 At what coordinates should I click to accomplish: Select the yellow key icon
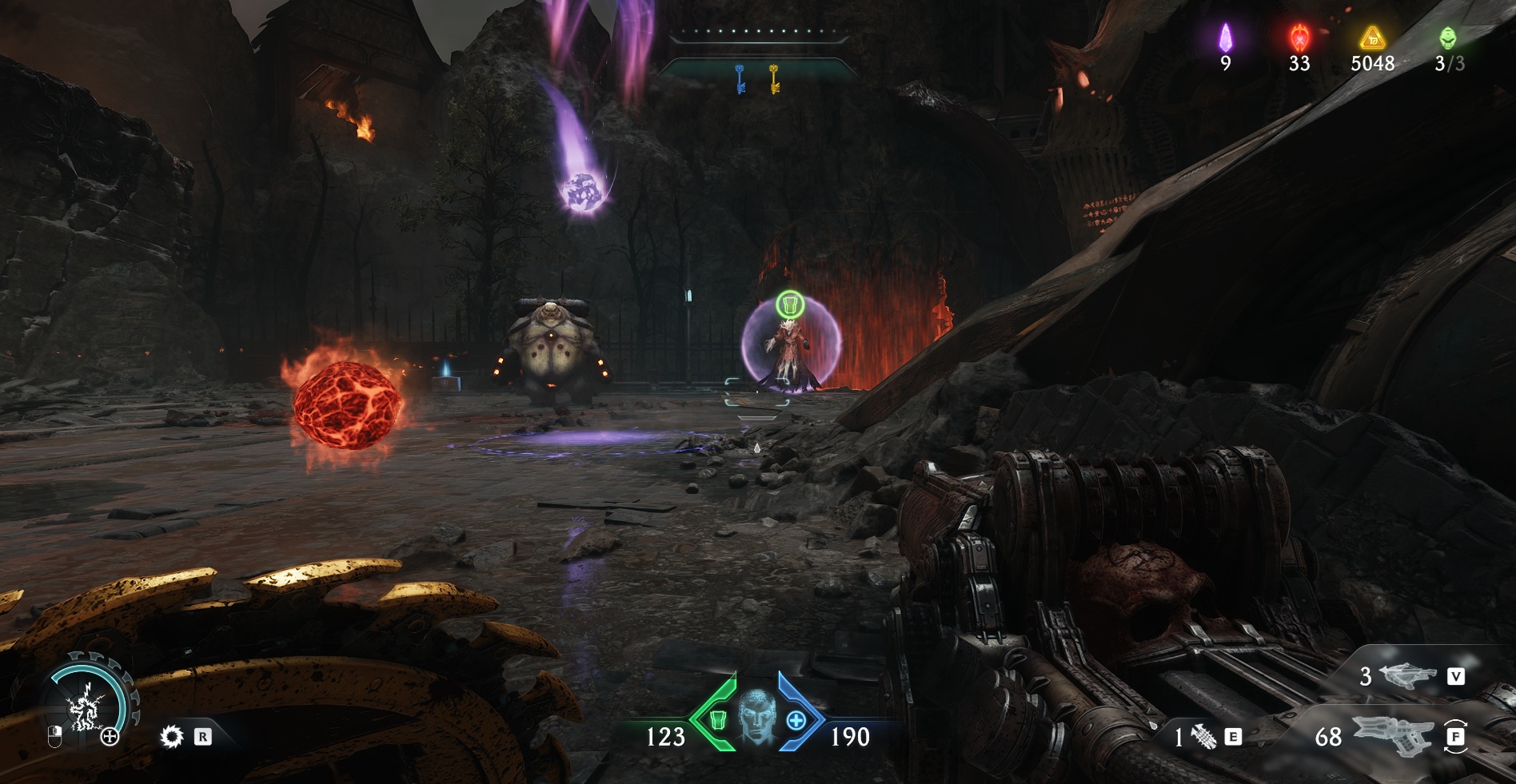(x=774, y=79)
